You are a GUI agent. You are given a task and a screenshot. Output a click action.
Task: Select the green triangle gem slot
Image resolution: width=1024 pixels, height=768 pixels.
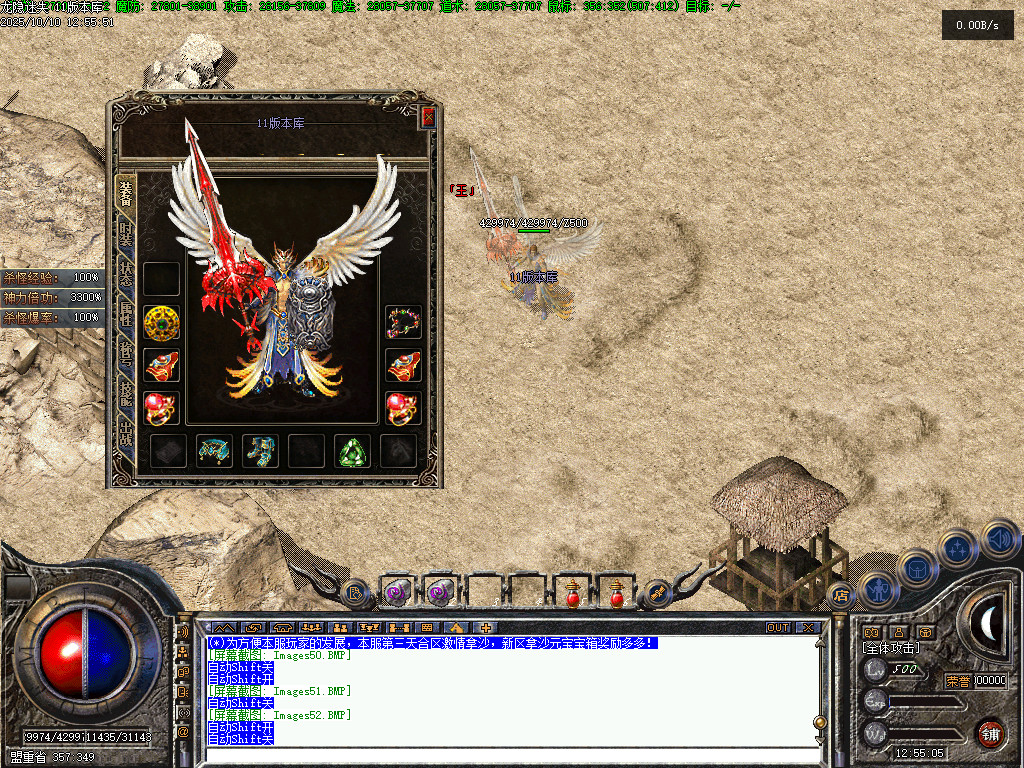tap(352, 451)
